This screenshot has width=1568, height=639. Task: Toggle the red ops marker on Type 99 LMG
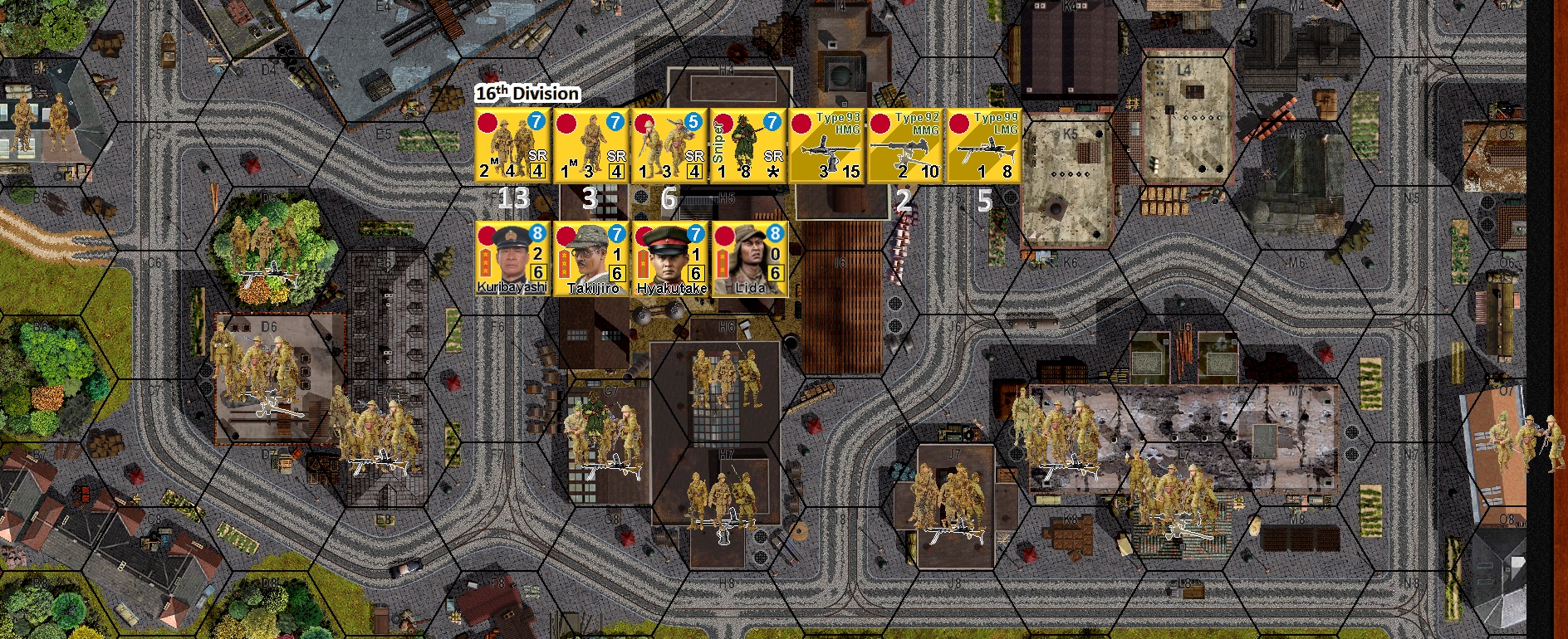coord(959,123)
